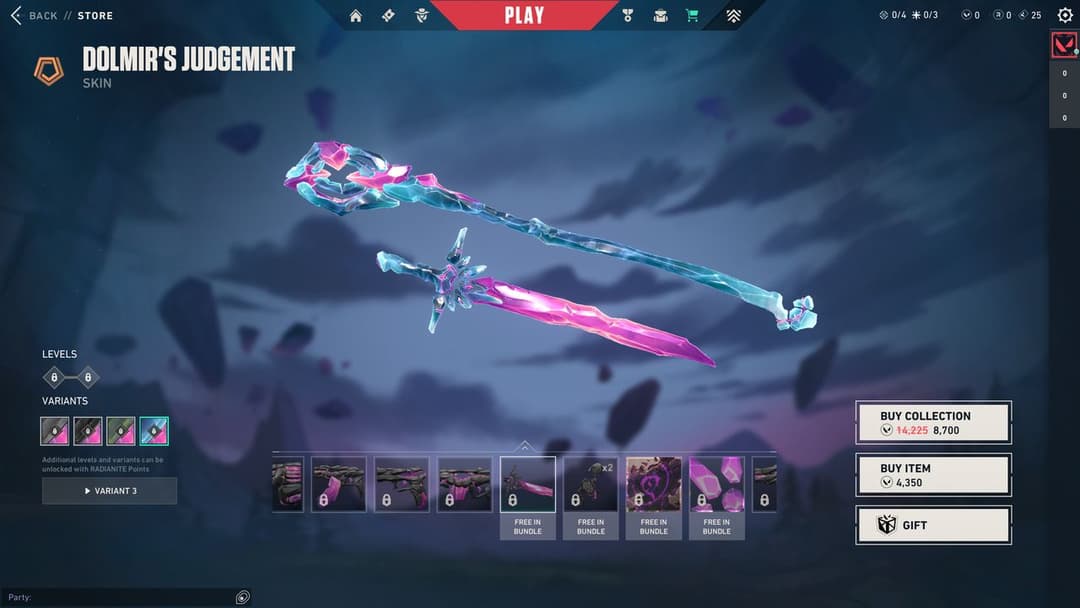1080x608 pixels.
Task: Select the highlighted melee skin thumbnail
Action: (528, 485)
